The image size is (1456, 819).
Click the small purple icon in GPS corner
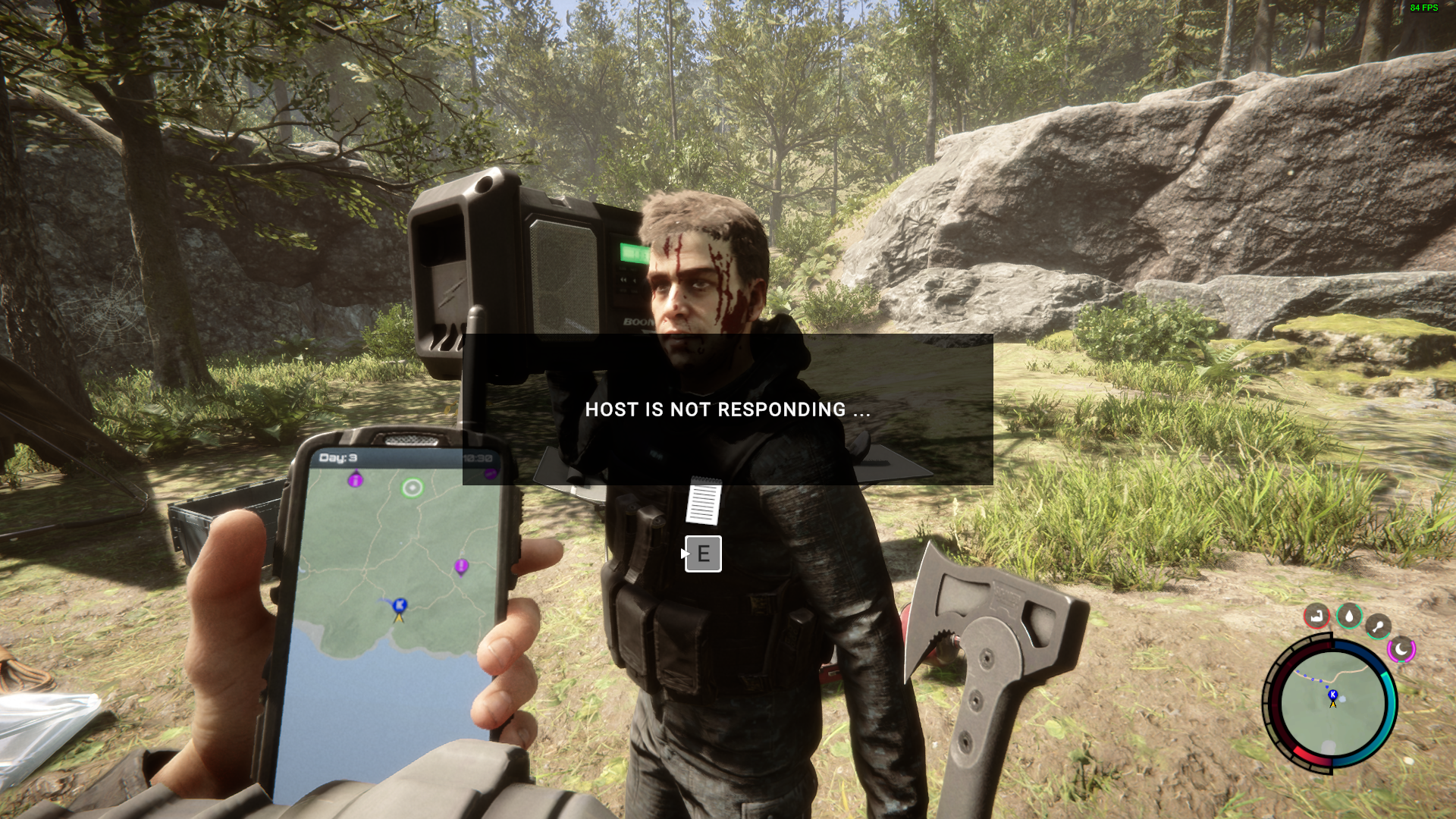[x=491, y=473]
